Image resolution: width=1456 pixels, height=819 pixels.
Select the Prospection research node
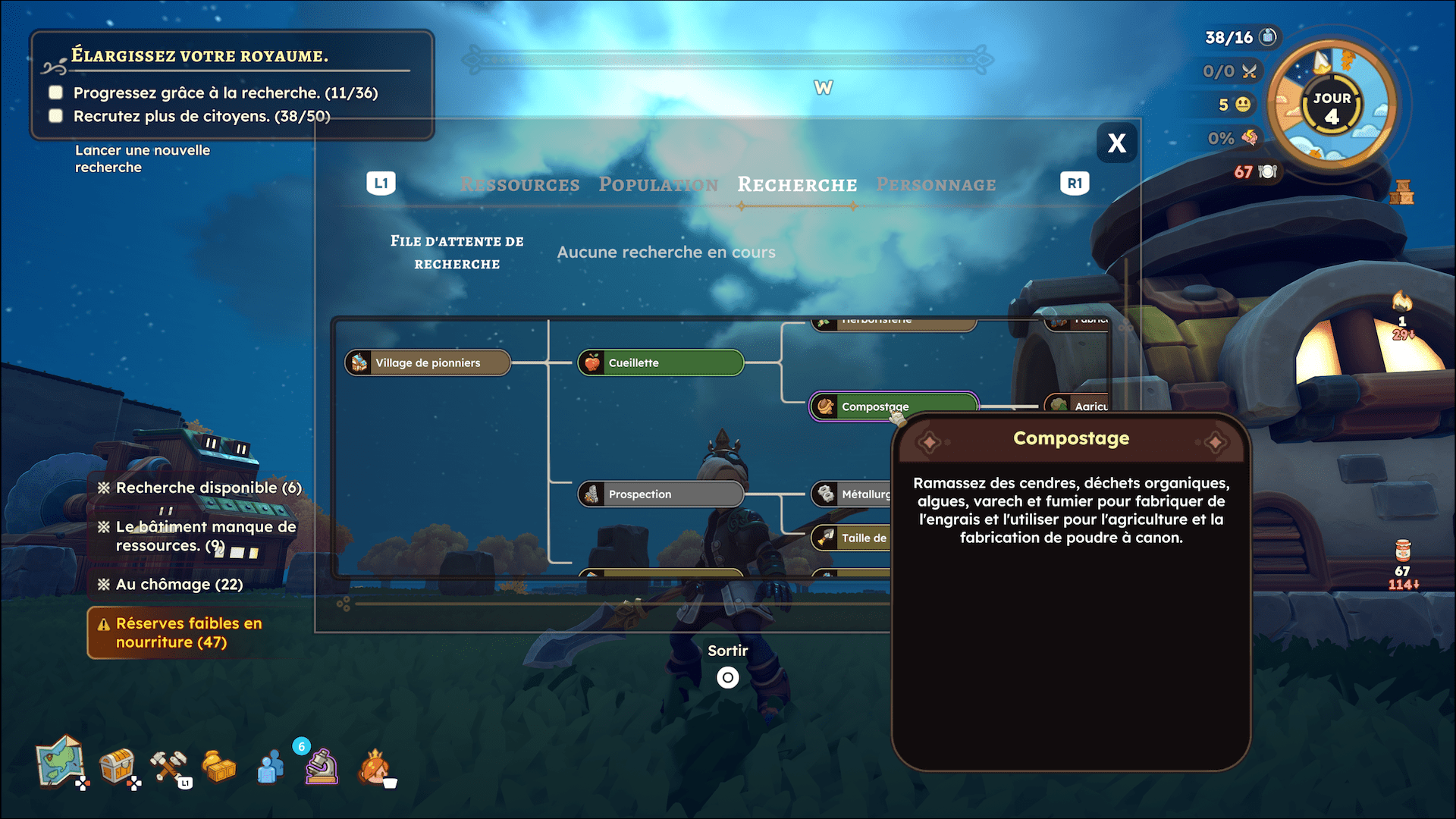click(660, 494)
